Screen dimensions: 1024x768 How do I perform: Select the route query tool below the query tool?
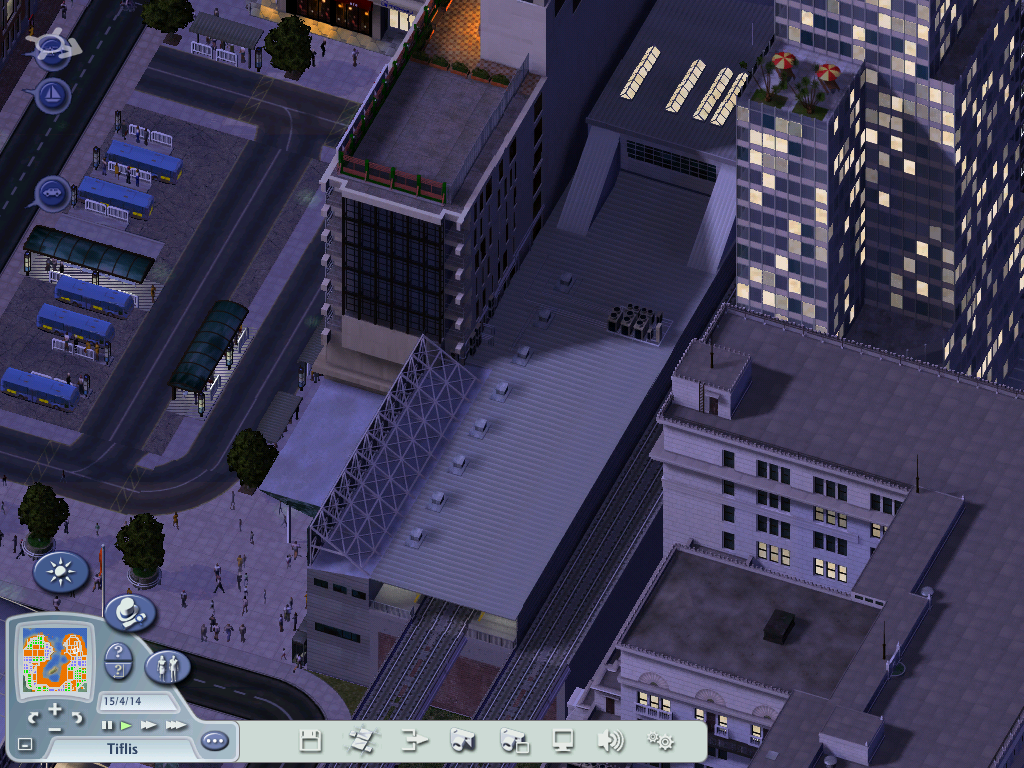click(x=119, y=671)
